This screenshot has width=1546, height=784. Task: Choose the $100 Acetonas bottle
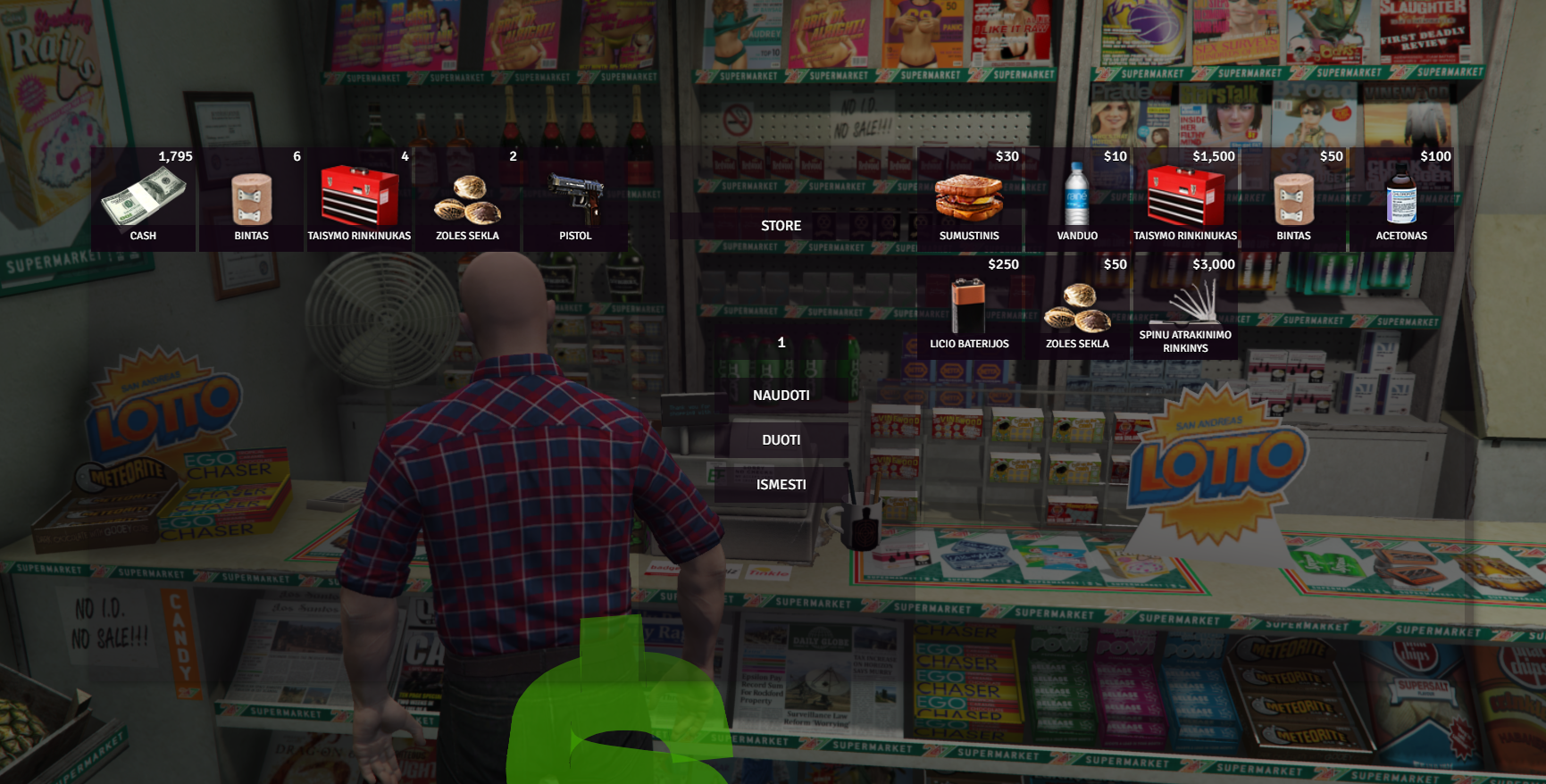[x=1401, y=199]
